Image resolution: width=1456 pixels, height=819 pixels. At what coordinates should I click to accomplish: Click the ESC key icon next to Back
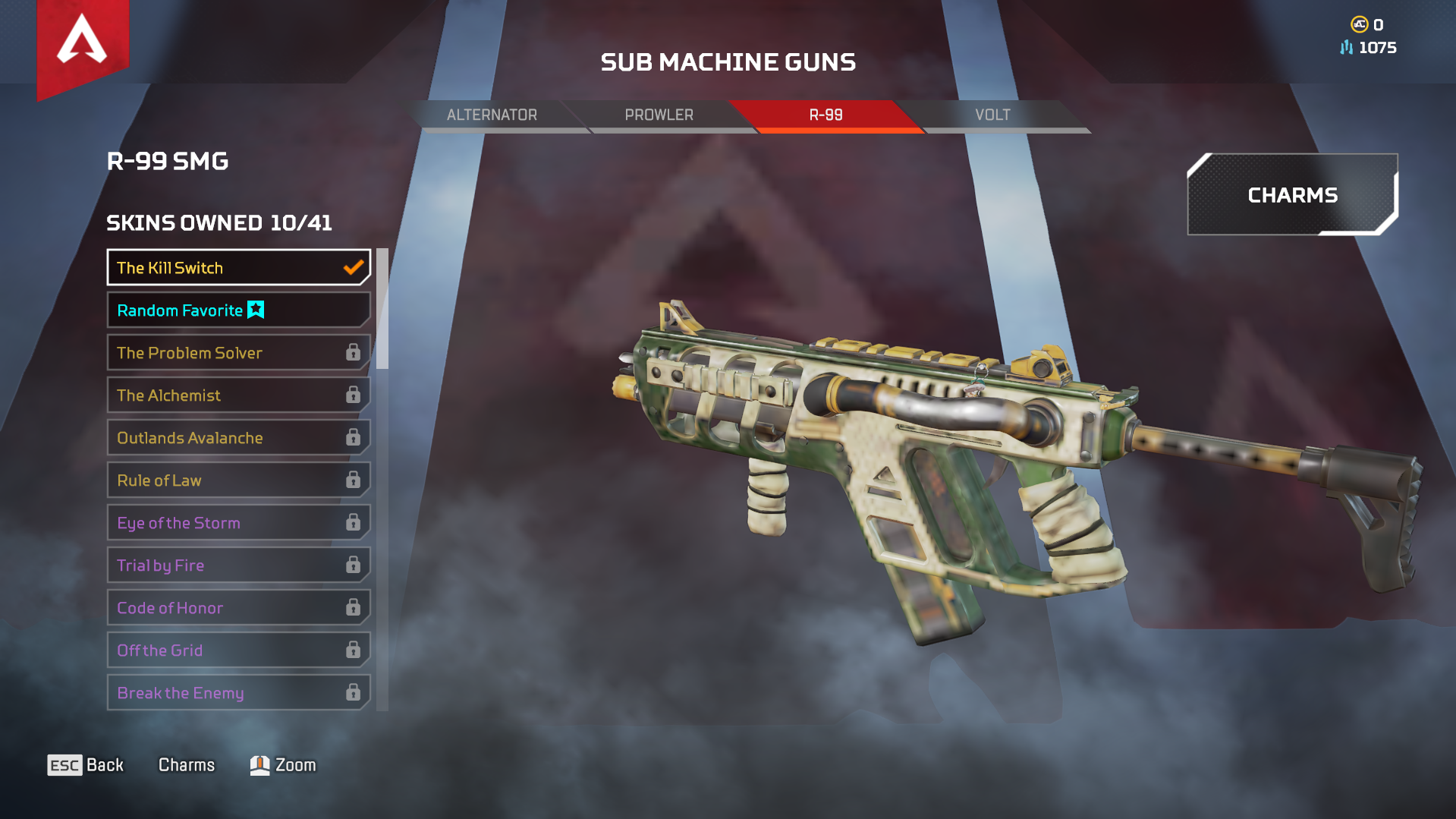click(64, 765)
